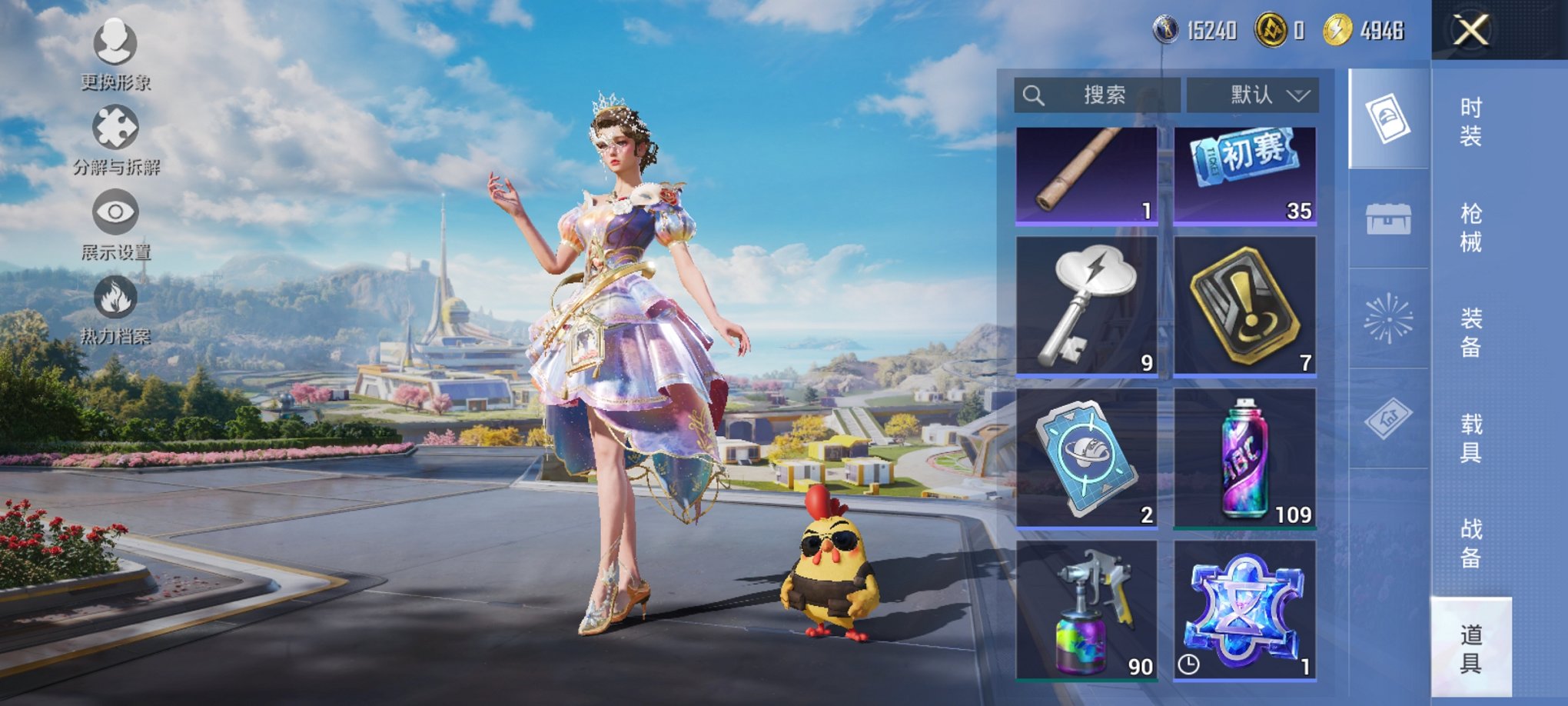Screen dimensions: 1568x706
Task: Expand the 默认 sort dropdown
Action: 1253,95
